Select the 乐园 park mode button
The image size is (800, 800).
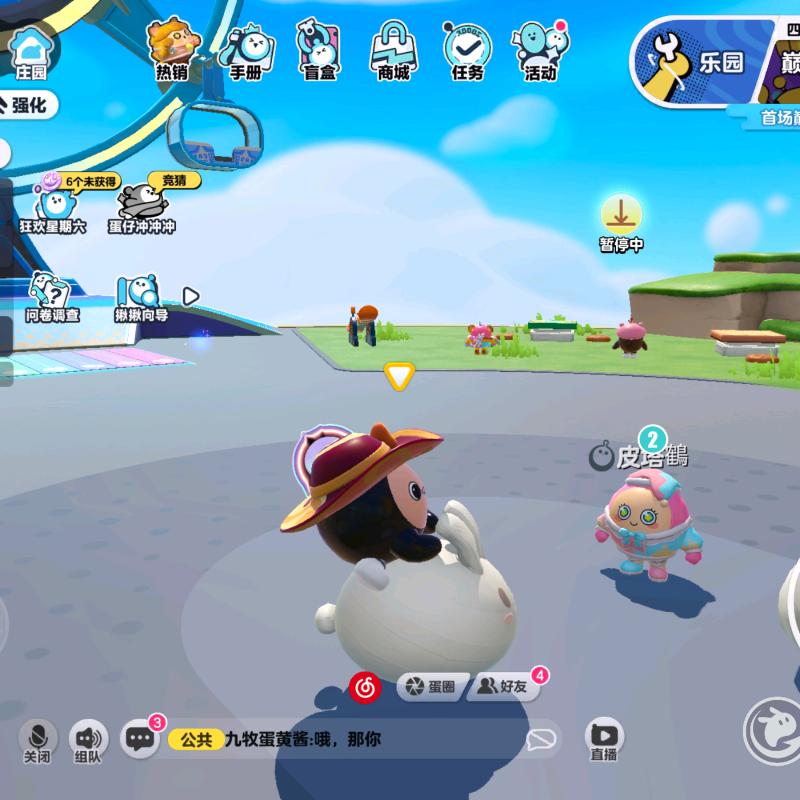695,62
